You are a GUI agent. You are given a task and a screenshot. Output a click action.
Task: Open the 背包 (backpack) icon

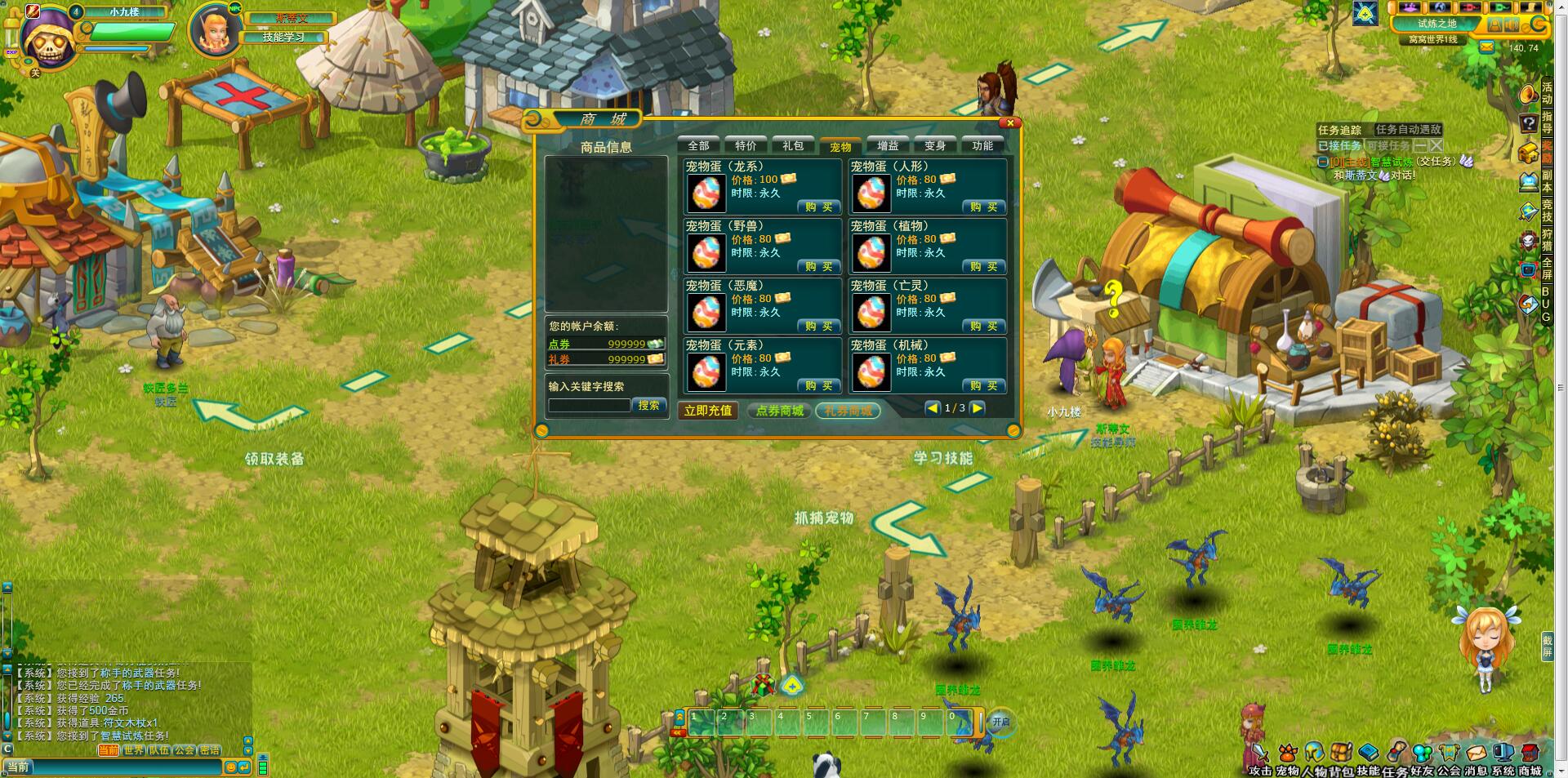(1342, 752)
